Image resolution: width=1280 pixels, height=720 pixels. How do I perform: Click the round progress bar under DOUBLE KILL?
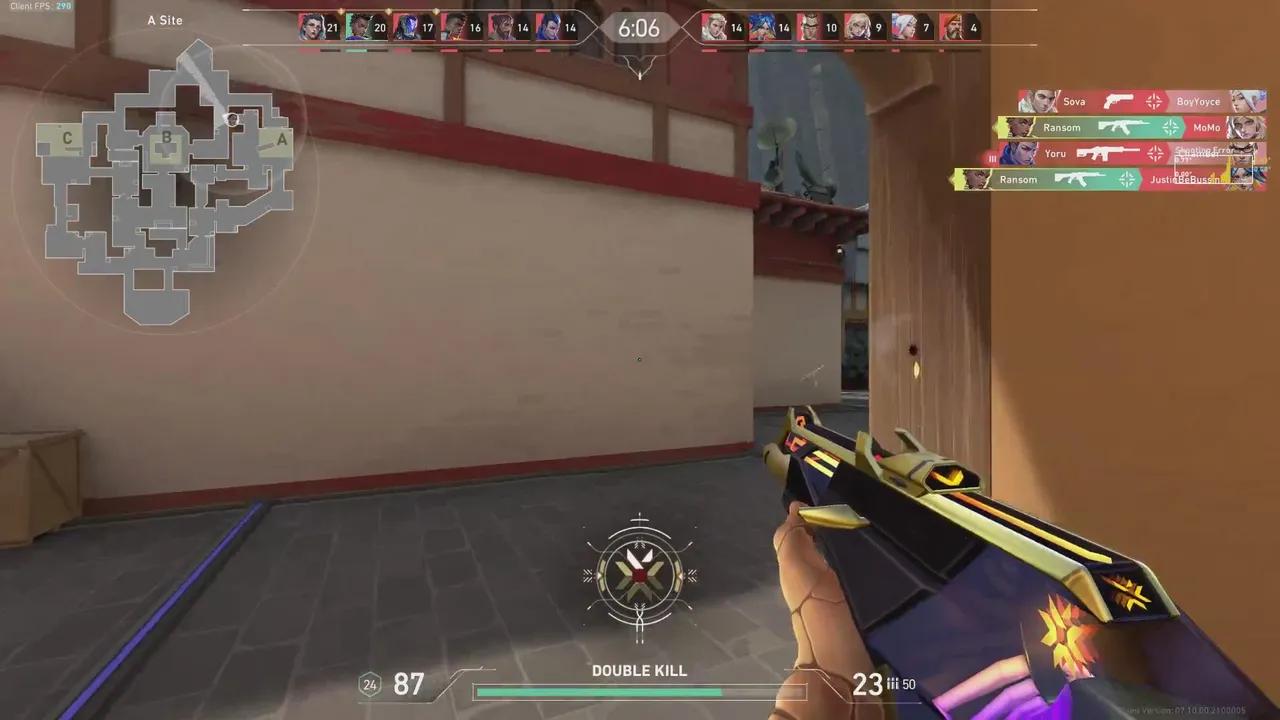(x=638, y=690)
